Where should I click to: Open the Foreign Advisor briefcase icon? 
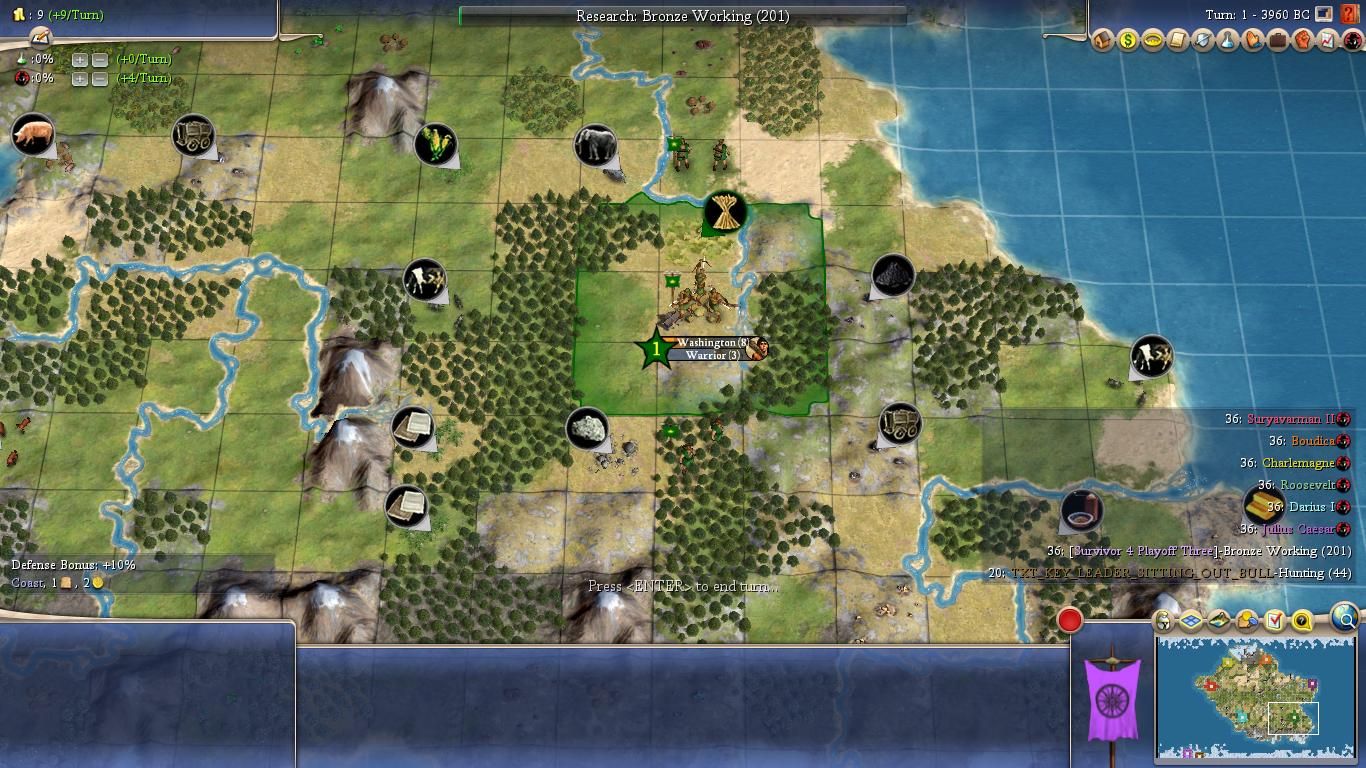(x=1278, y=40)
